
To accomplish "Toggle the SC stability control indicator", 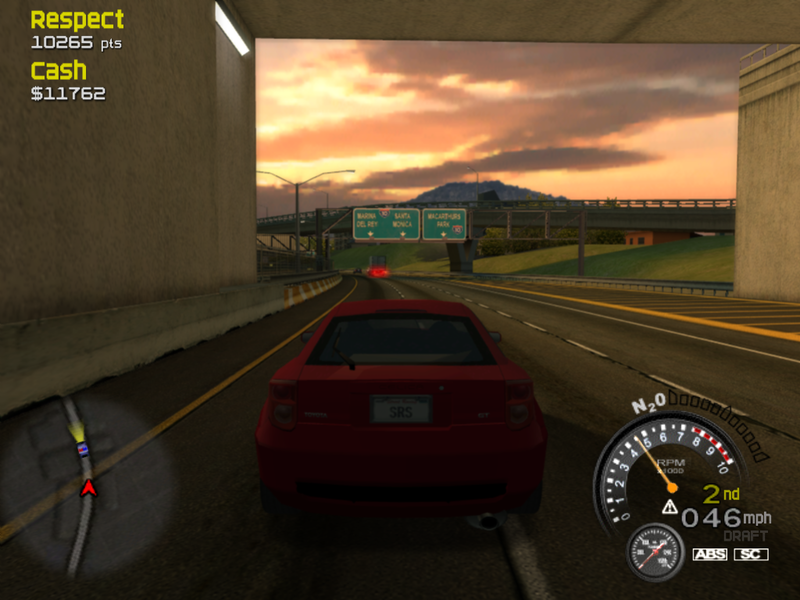I will pos(751,554).
